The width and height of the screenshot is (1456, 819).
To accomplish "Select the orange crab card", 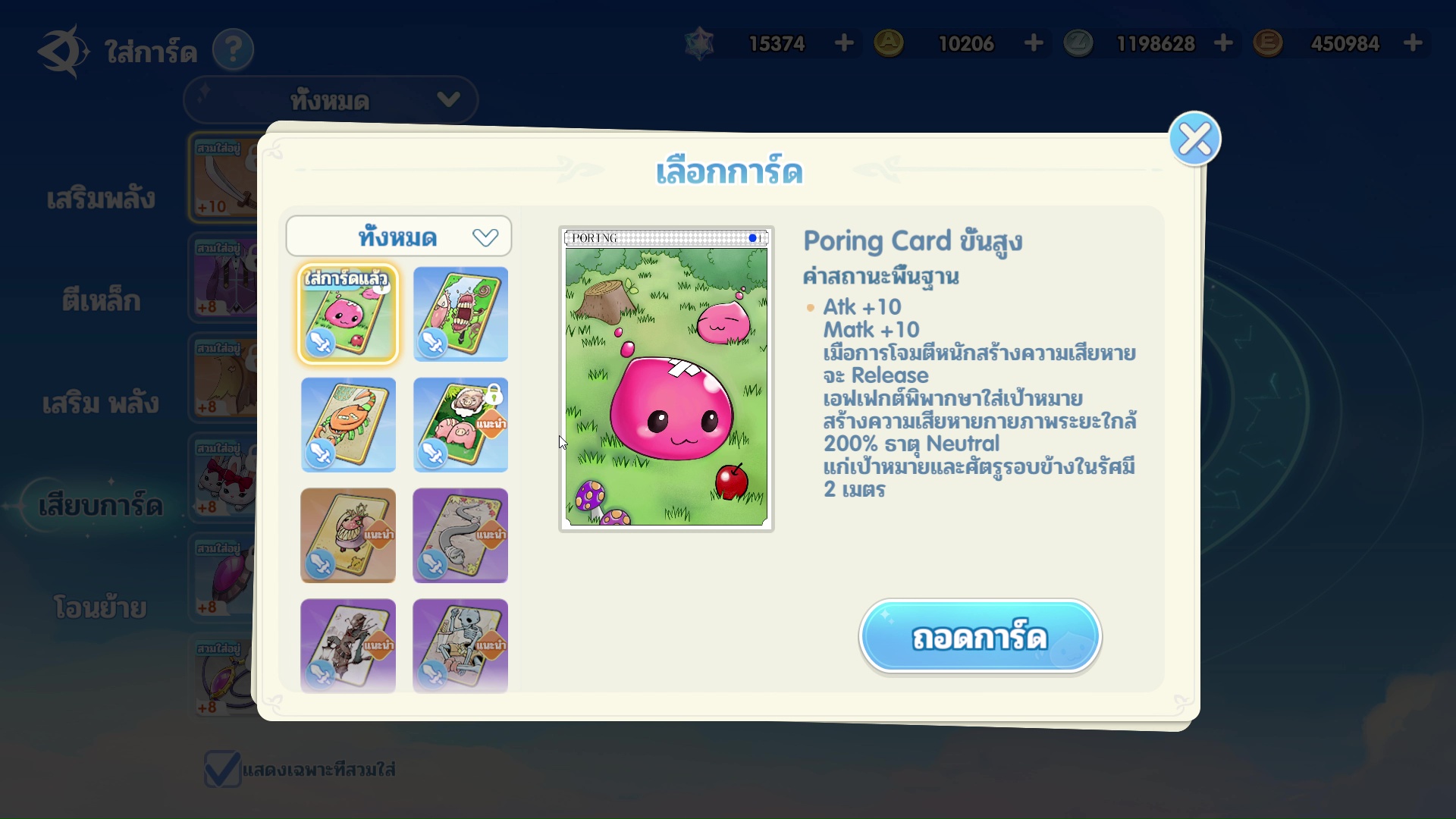I will (348, 425).
